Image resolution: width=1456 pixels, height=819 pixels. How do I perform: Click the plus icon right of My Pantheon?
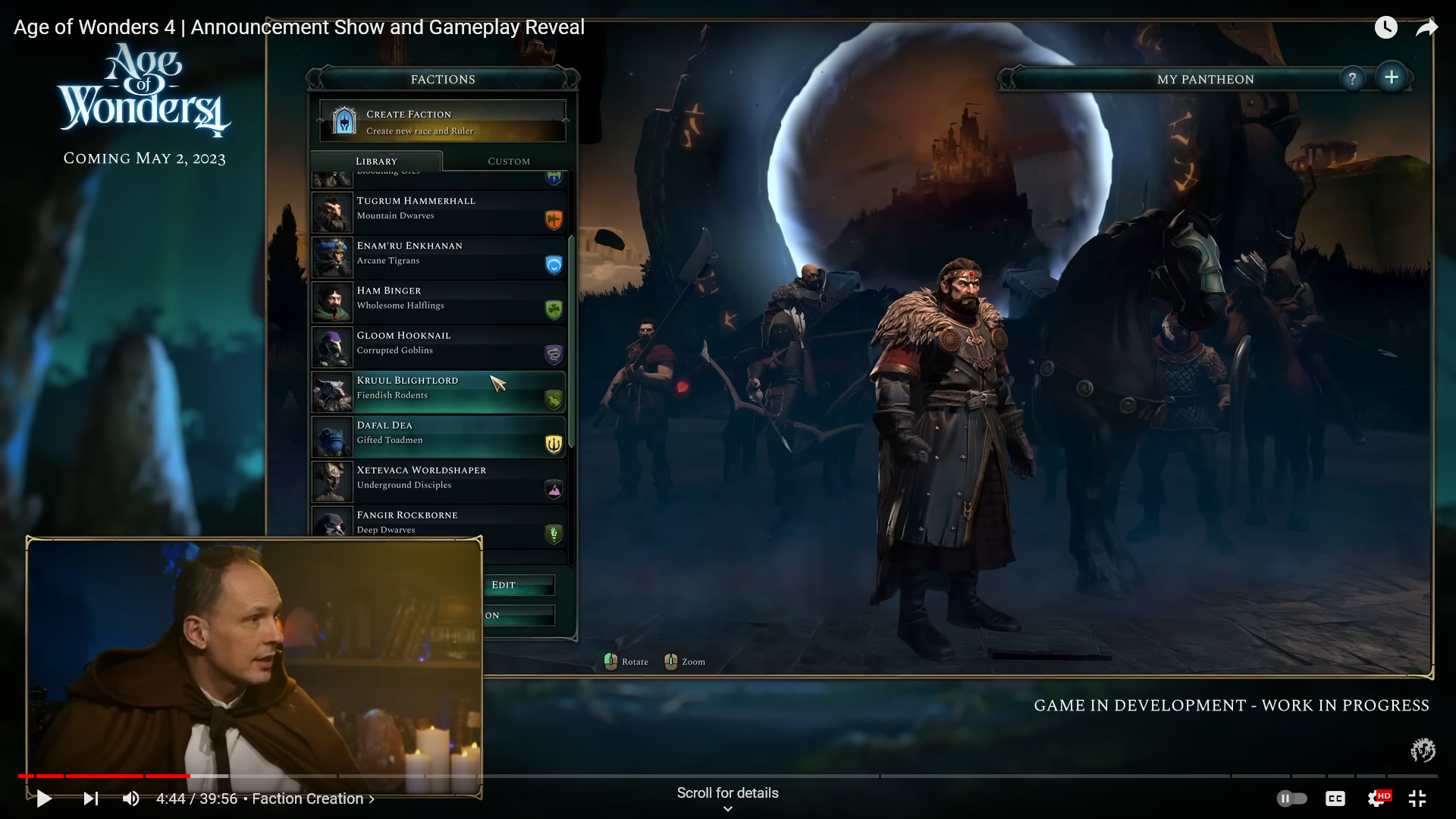point(1392,77)
